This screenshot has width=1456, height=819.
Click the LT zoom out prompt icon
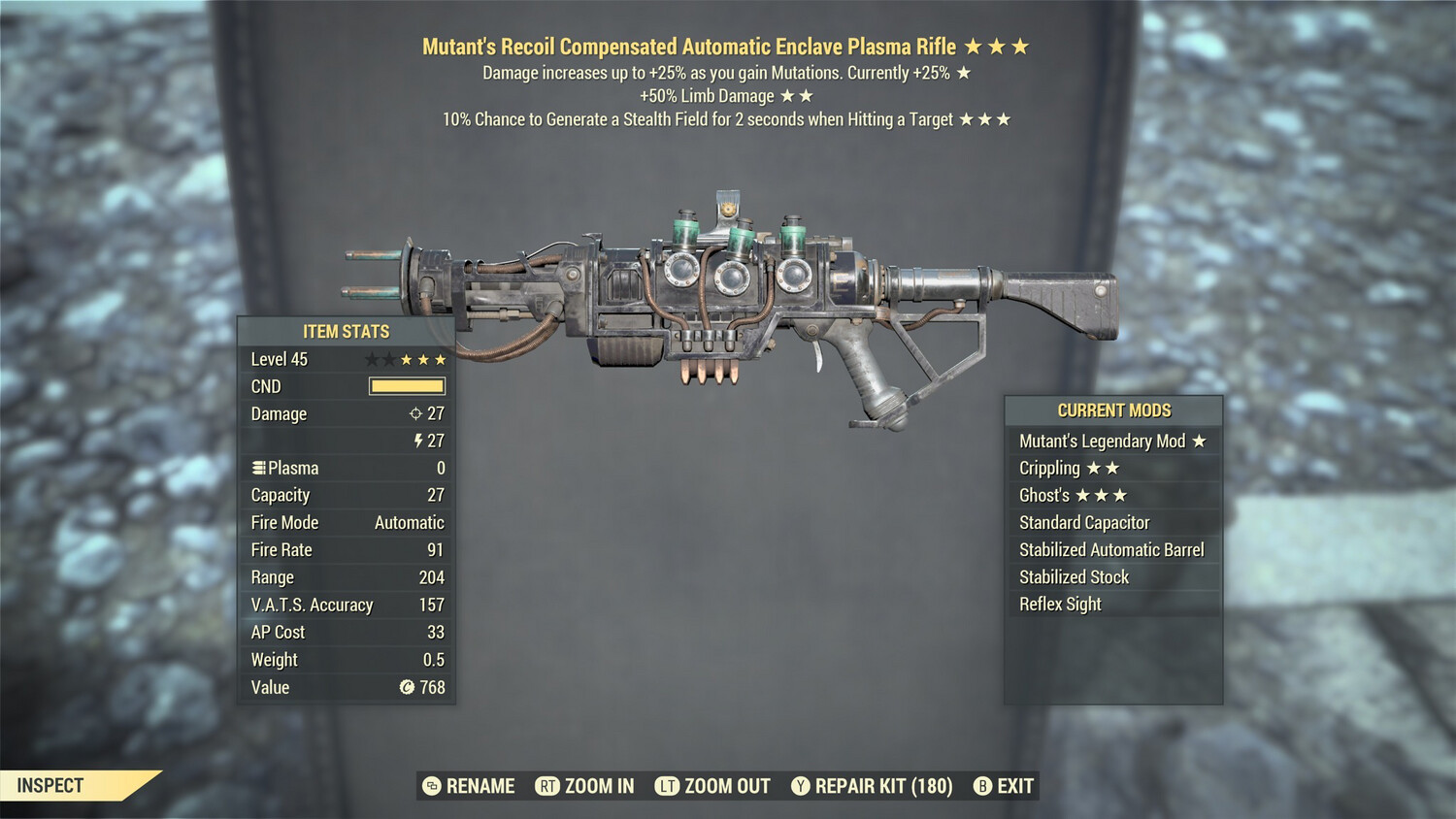(x=667, y=786)
